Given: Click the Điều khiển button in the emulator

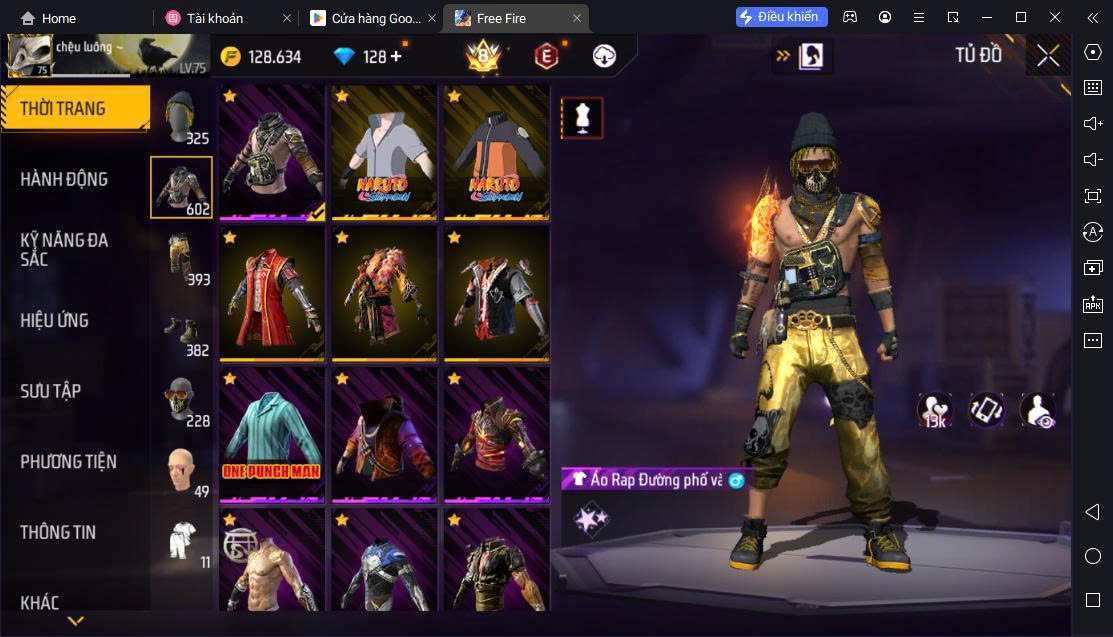Looking at the screenshot, I should [x=782, y=17].
